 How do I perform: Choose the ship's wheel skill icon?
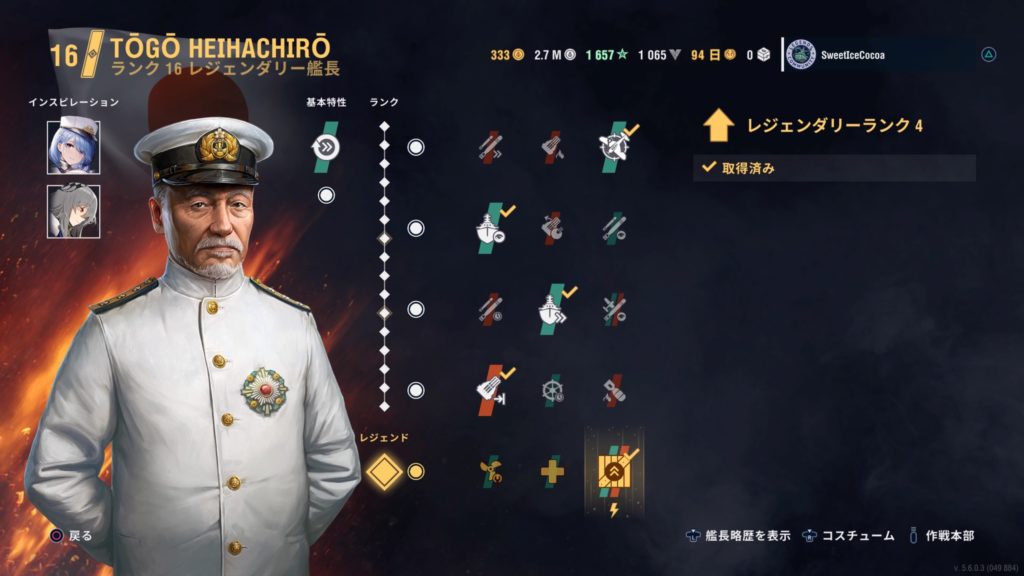[x=553, y=388]
